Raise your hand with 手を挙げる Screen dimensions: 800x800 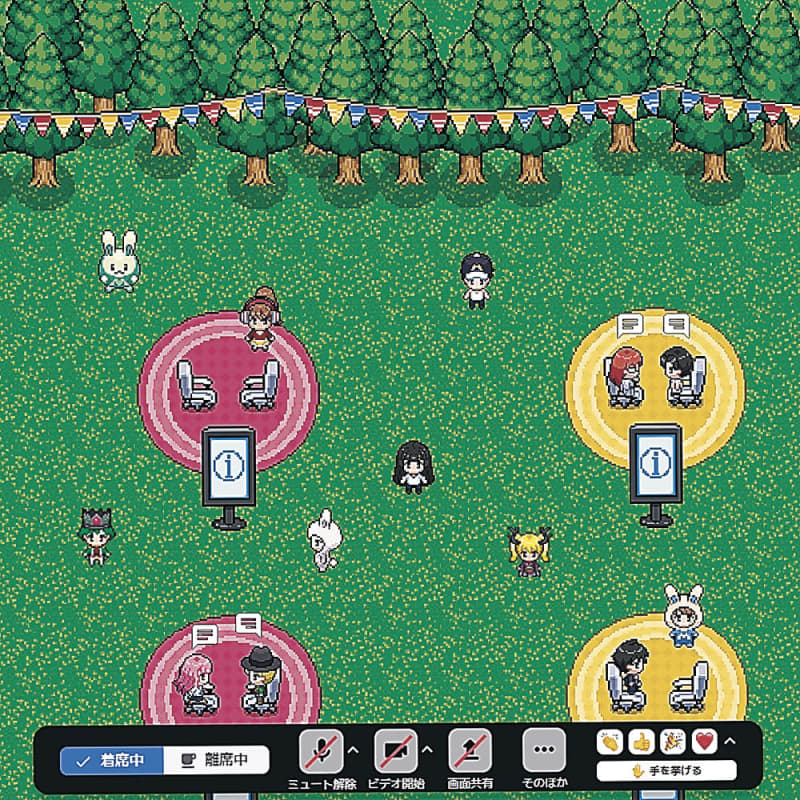tap(666, 770)
